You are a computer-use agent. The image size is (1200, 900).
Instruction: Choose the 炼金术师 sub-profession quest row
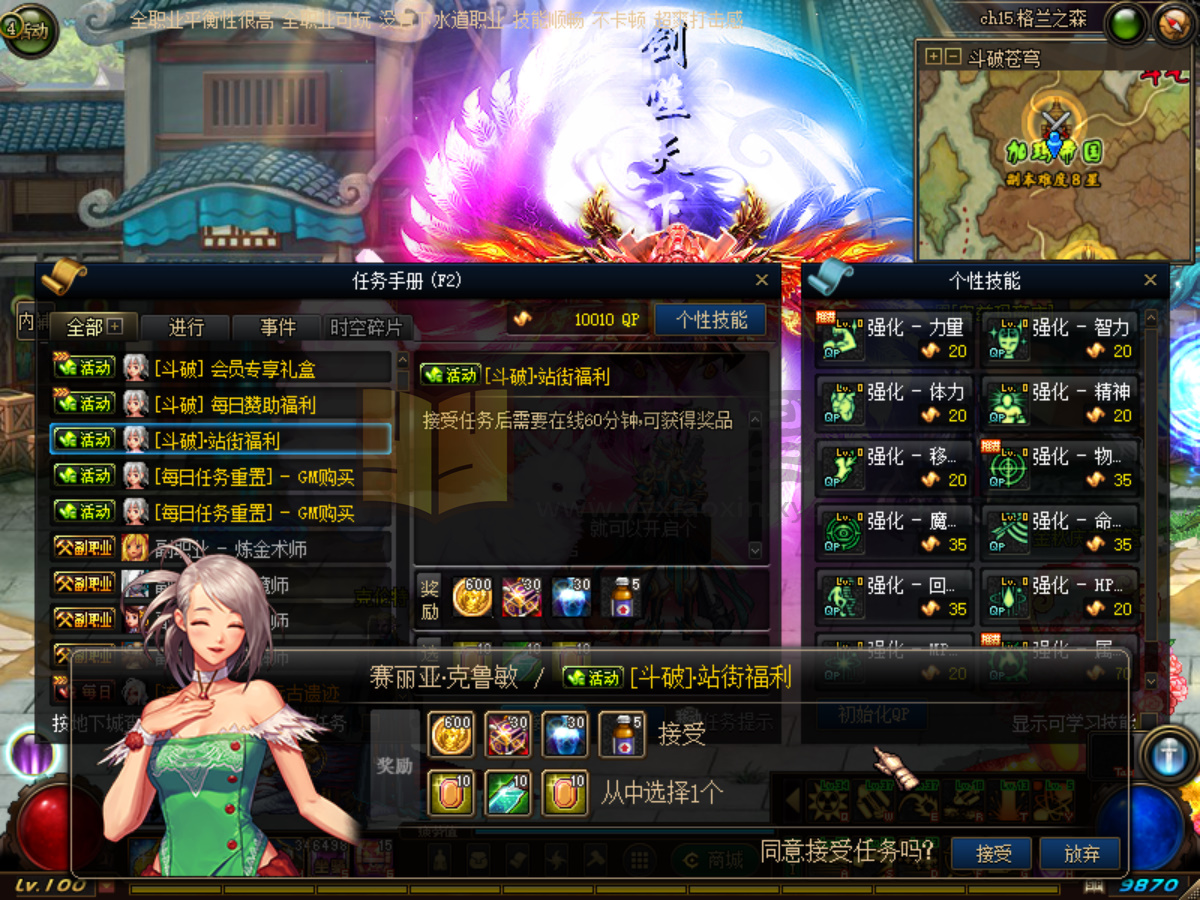pyautogui.click(x=220, y=548)
